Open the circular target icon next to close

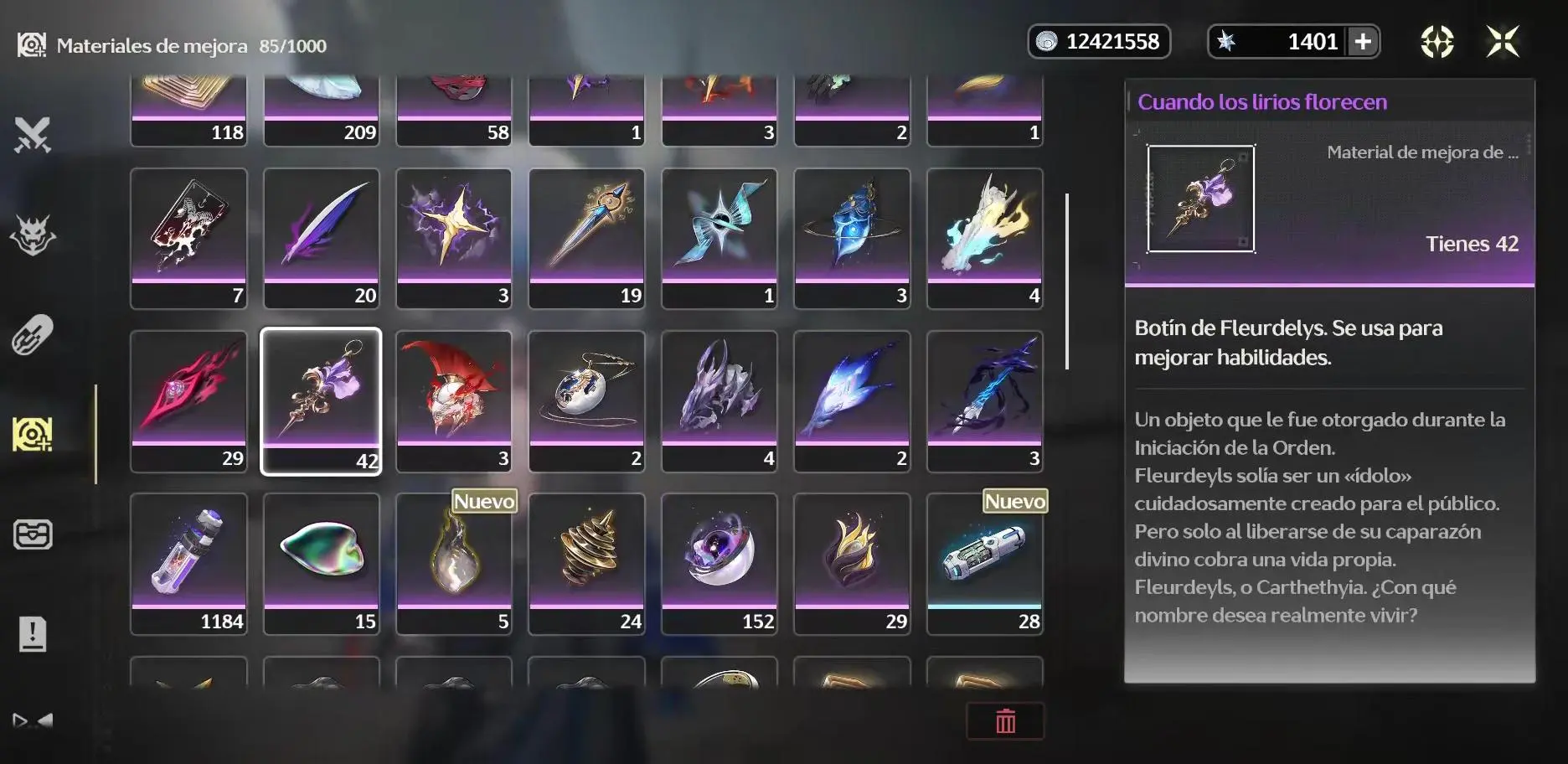(1436, 41)
